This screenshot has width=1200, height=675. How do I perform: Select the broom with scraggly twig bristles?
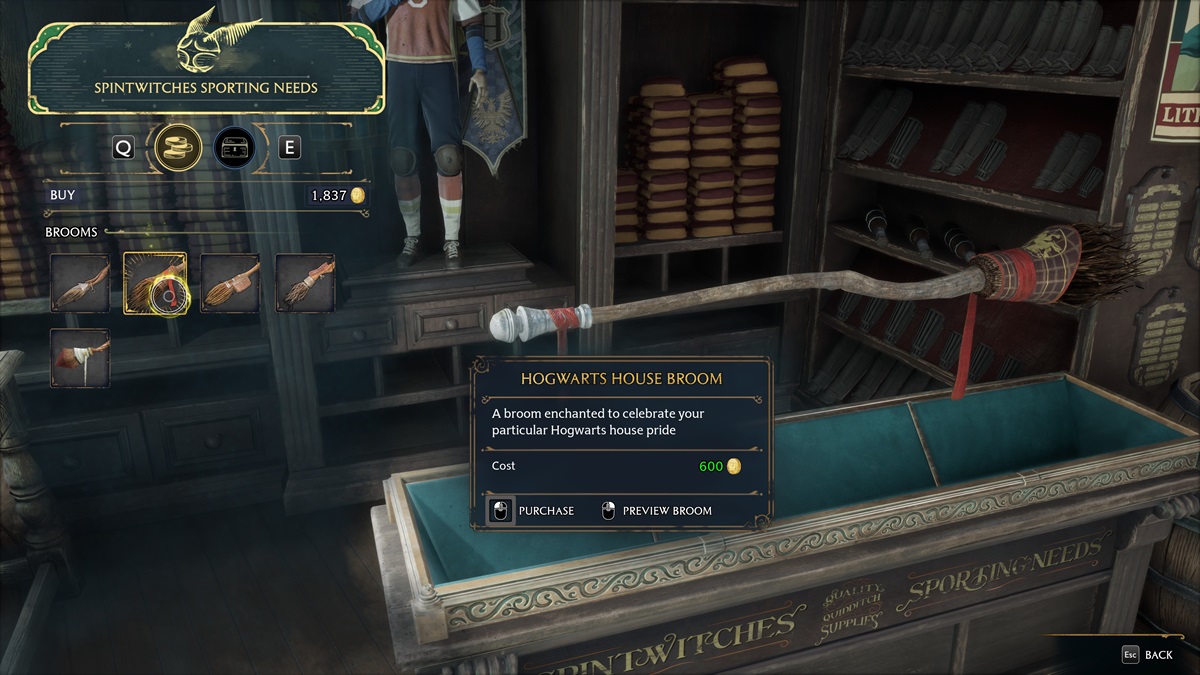[305, 283]
